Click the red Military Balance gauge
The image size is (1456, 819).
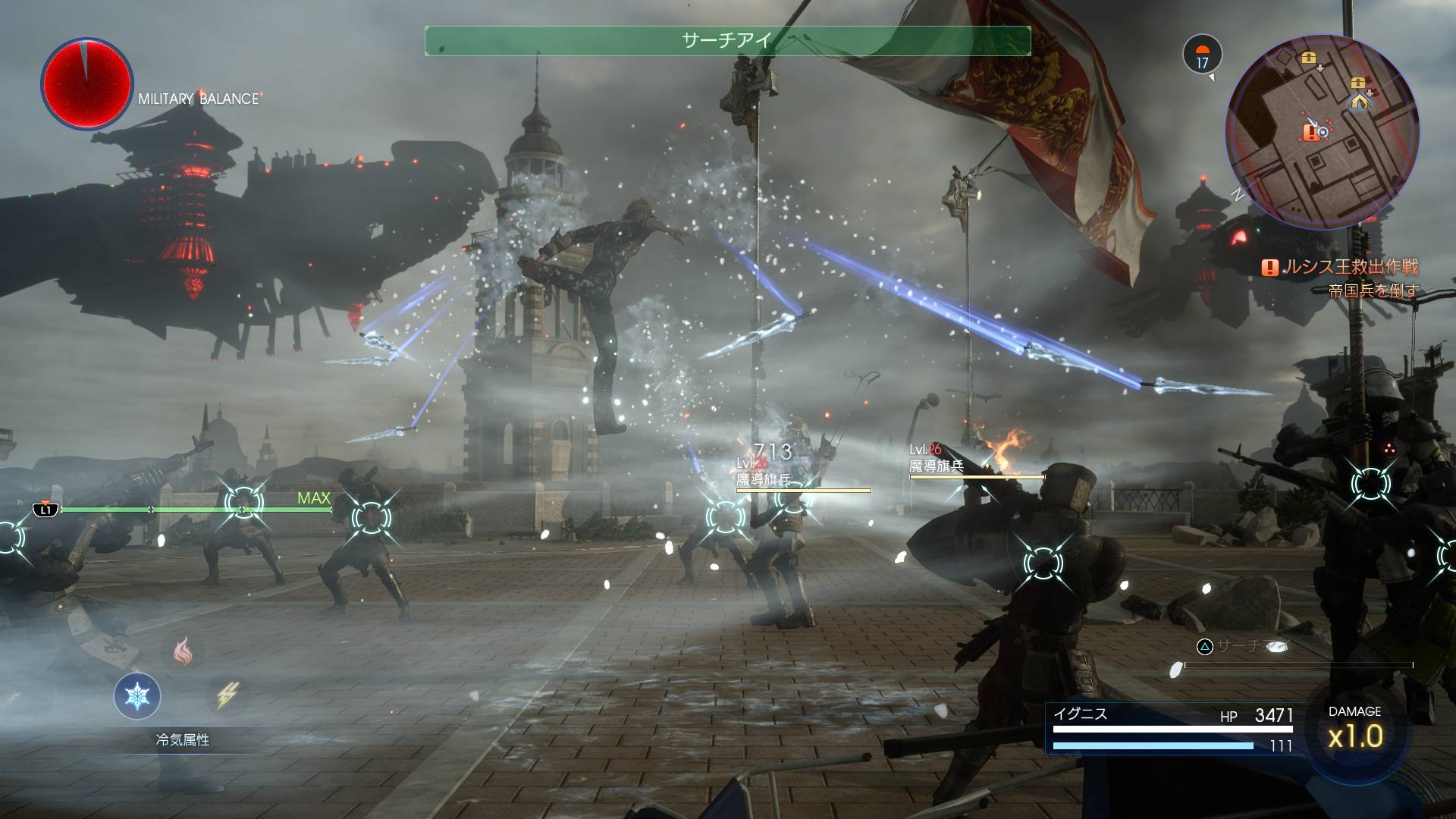[x=86, y=83]
